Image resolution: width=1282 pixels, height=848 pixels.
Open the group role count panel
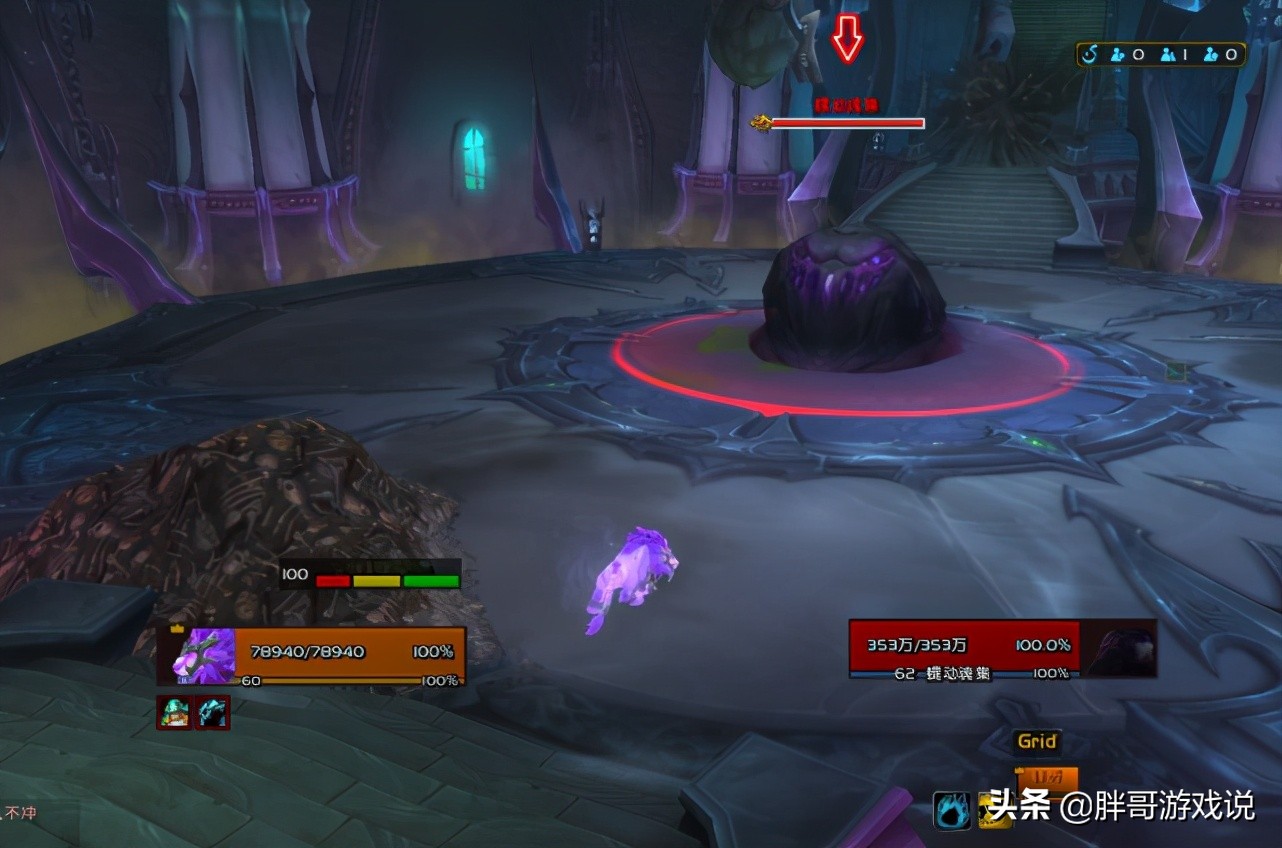pos(1161,54)
